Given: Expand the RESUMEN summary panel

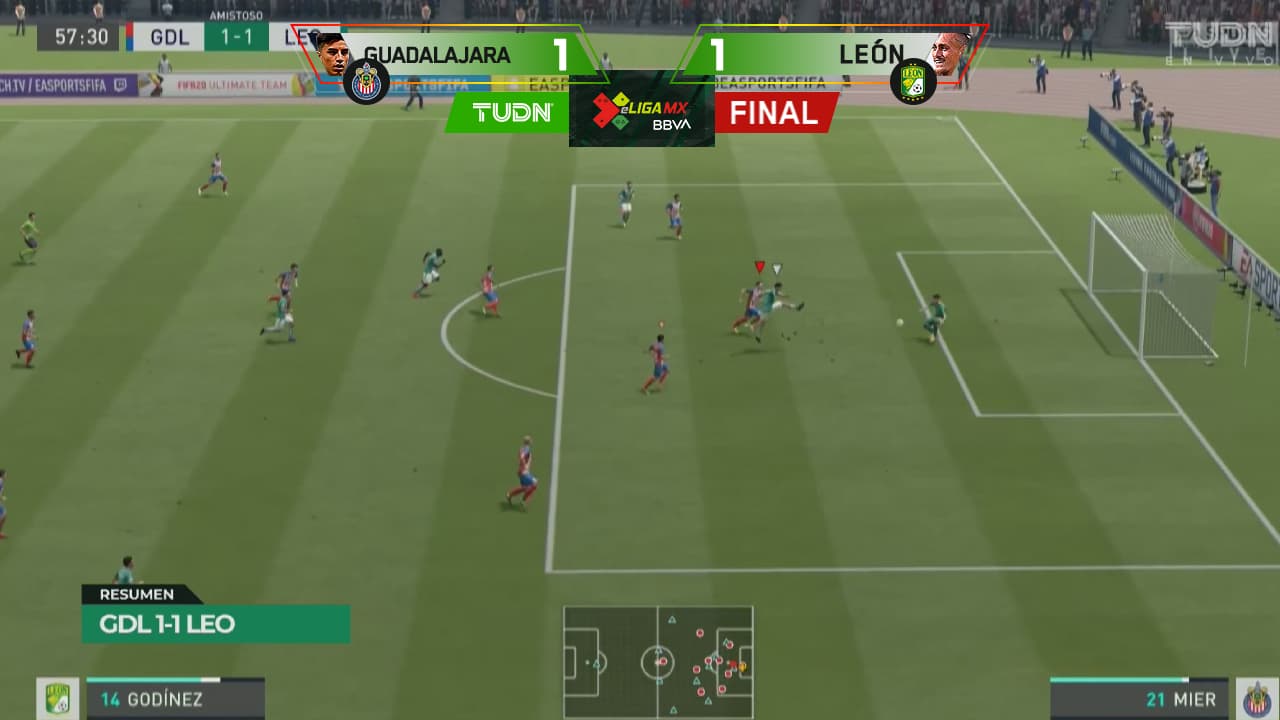Looking at the screenshot, I should coord(138,594).
